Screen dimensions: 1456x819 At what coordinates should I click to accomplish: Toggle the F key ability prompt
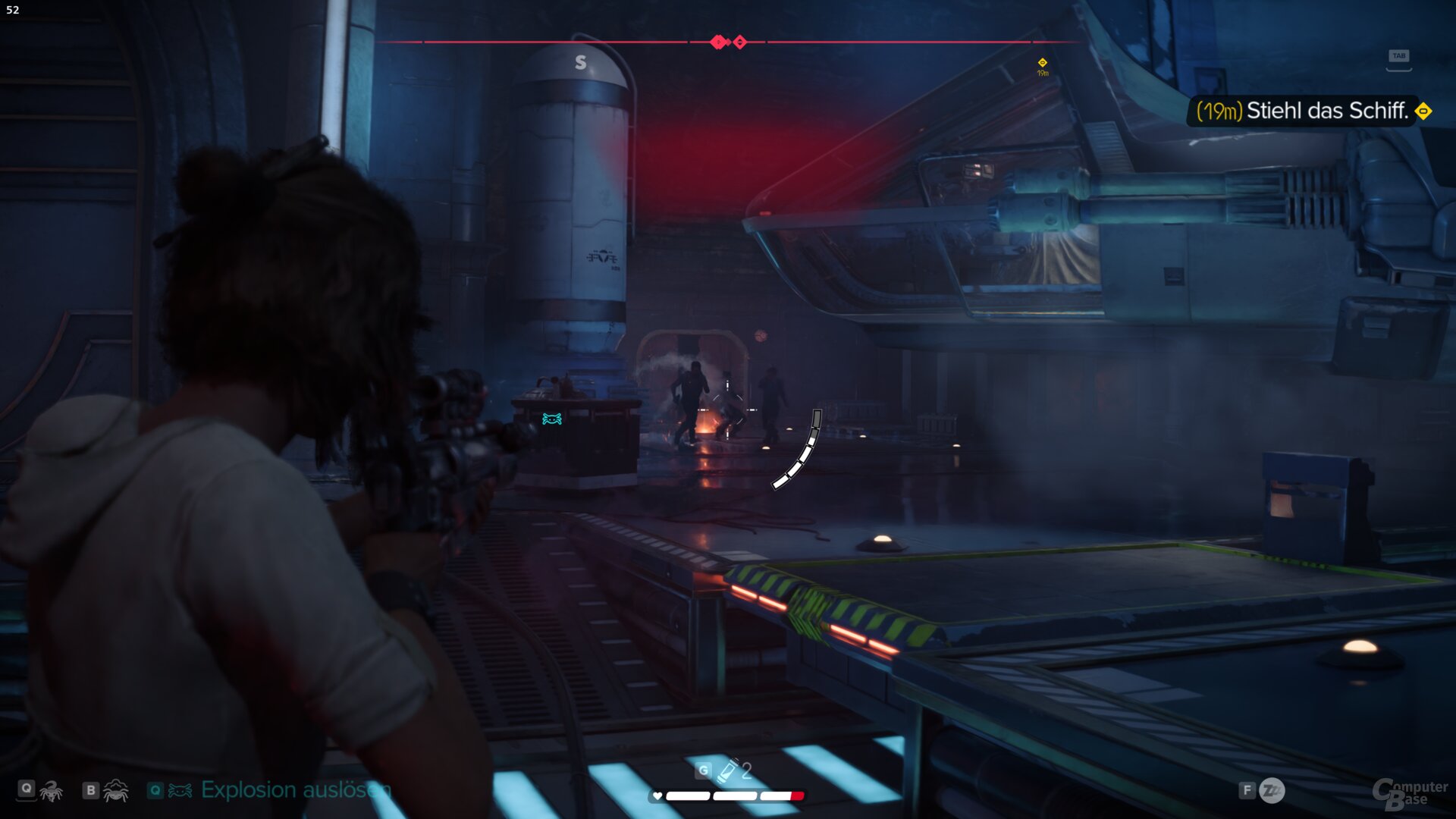click(1247, 790)
